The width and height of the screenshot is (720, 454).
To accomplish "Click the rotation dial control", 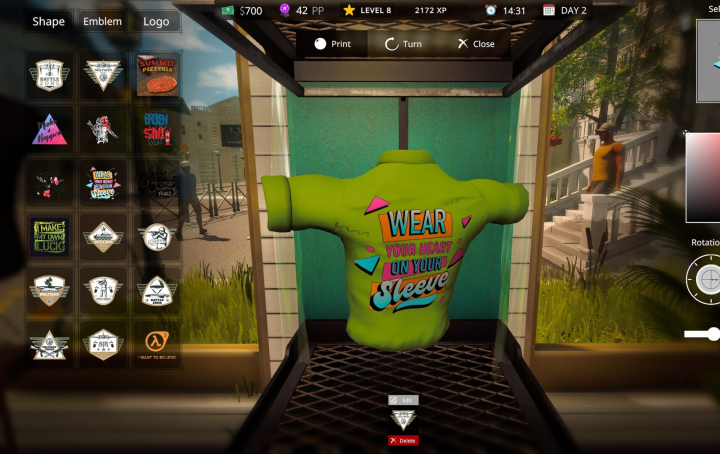I will [707, 277].
